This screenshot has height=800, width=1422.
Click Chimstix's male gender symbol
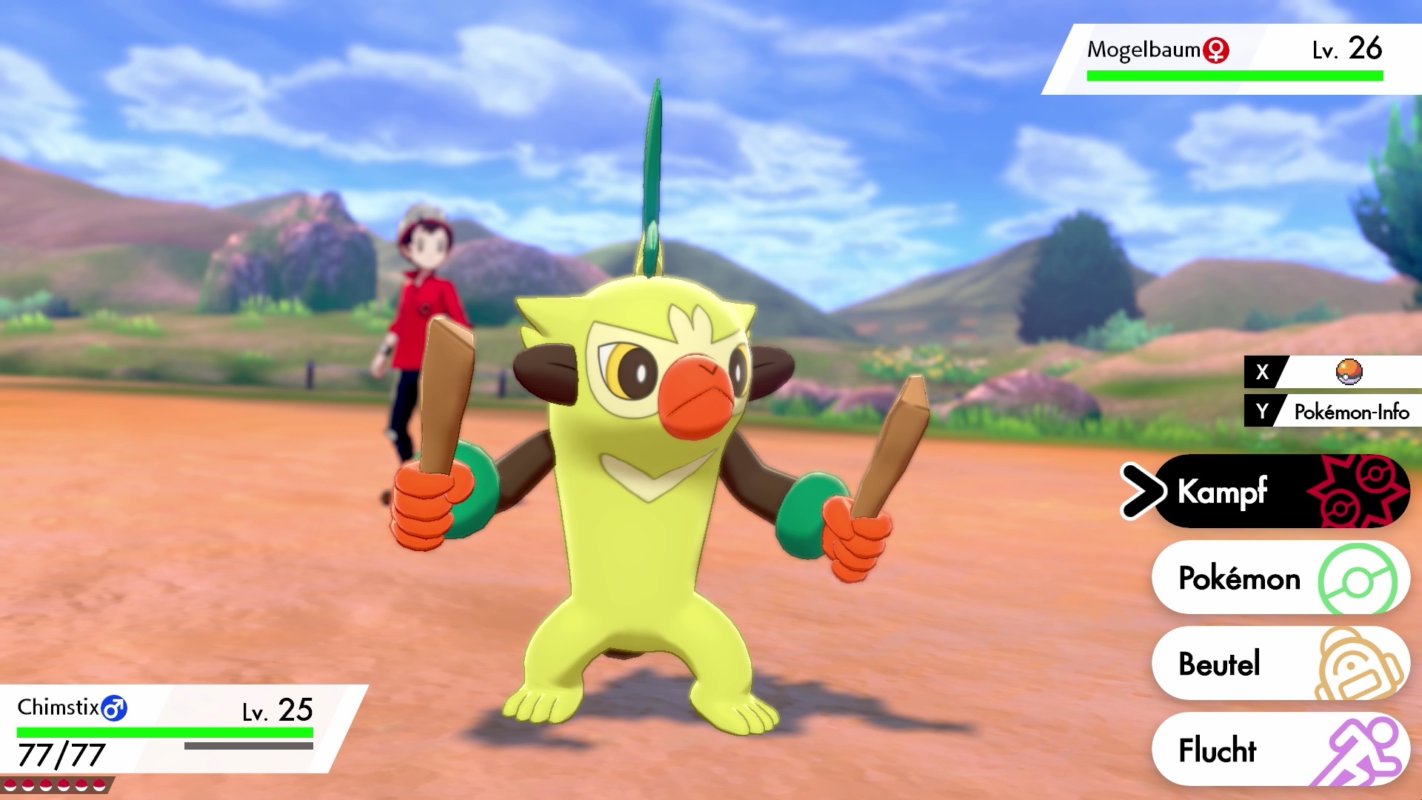(x=113, y=707)
